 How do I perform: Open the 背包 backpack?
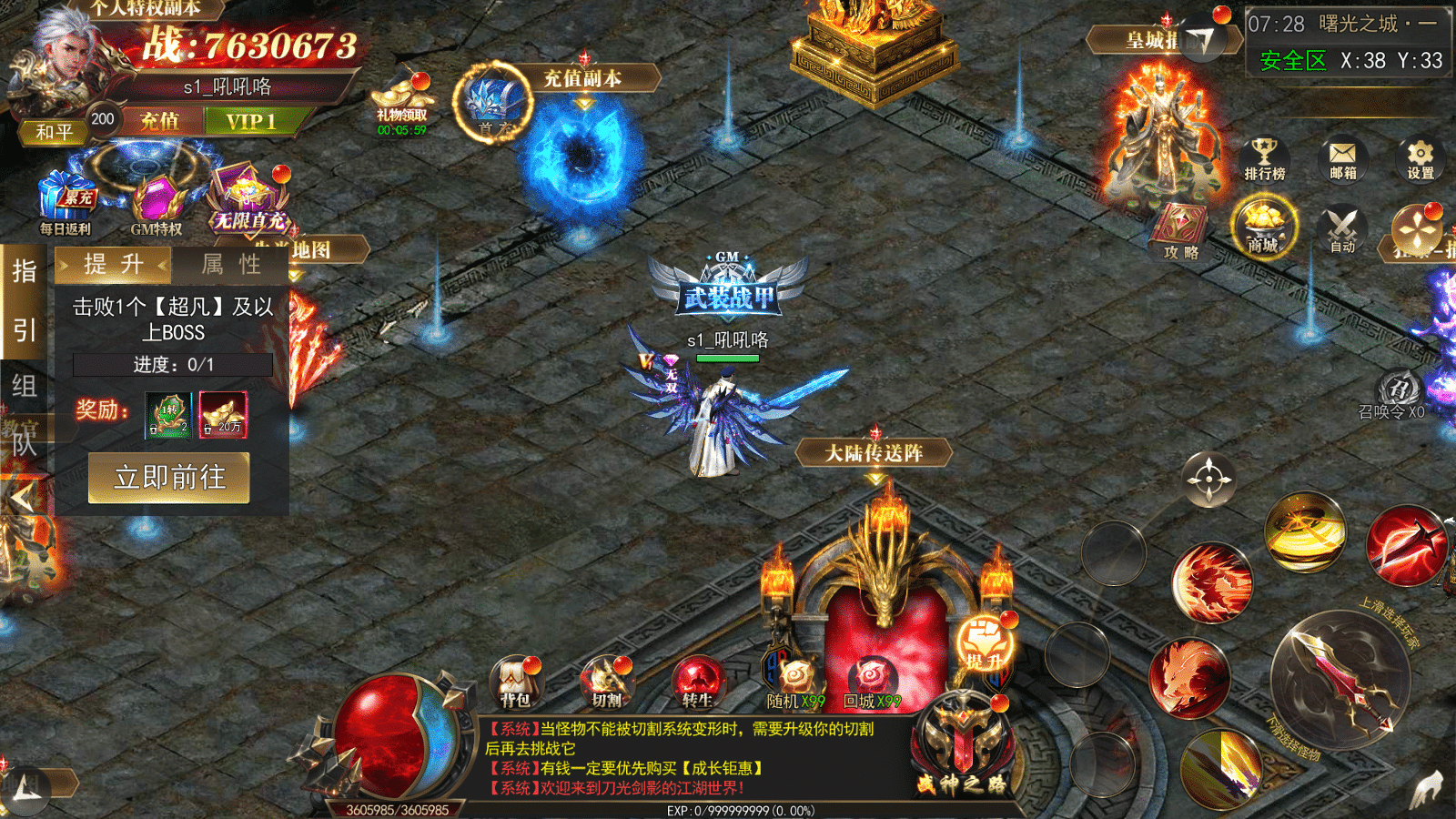(515, 682)
